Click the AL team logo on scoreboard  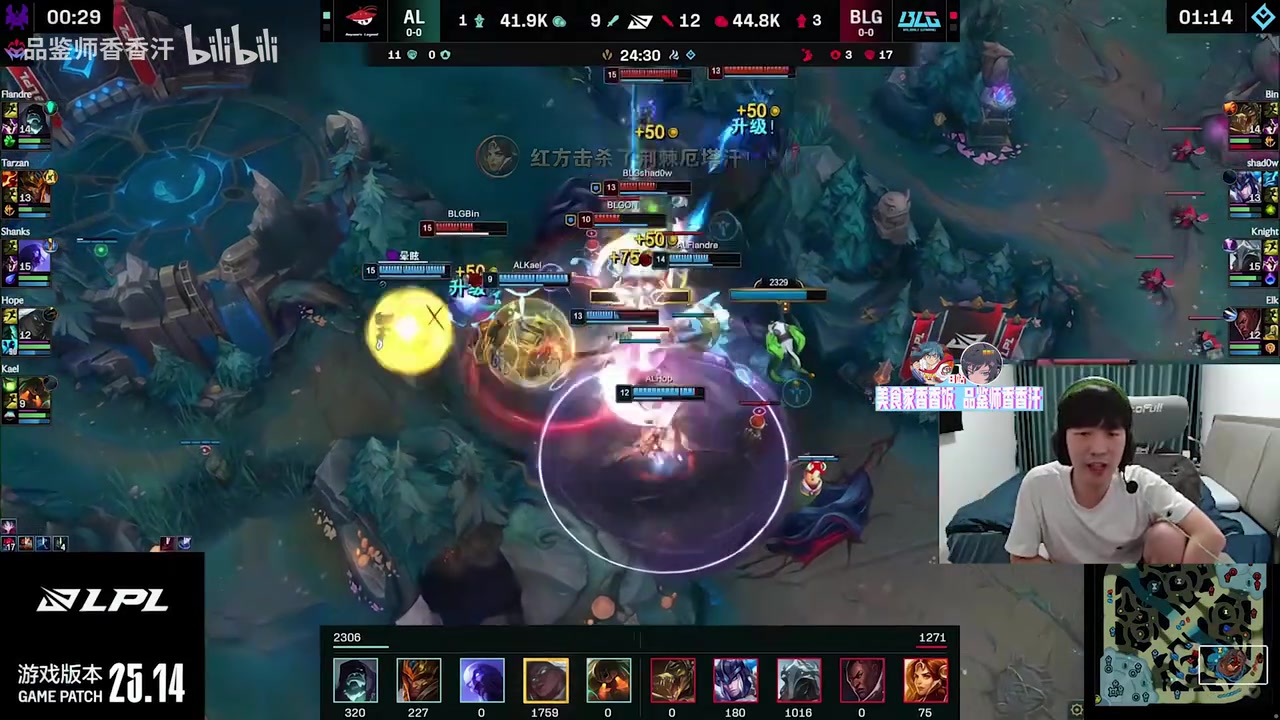pyautogui.click(x=361, y=19)
